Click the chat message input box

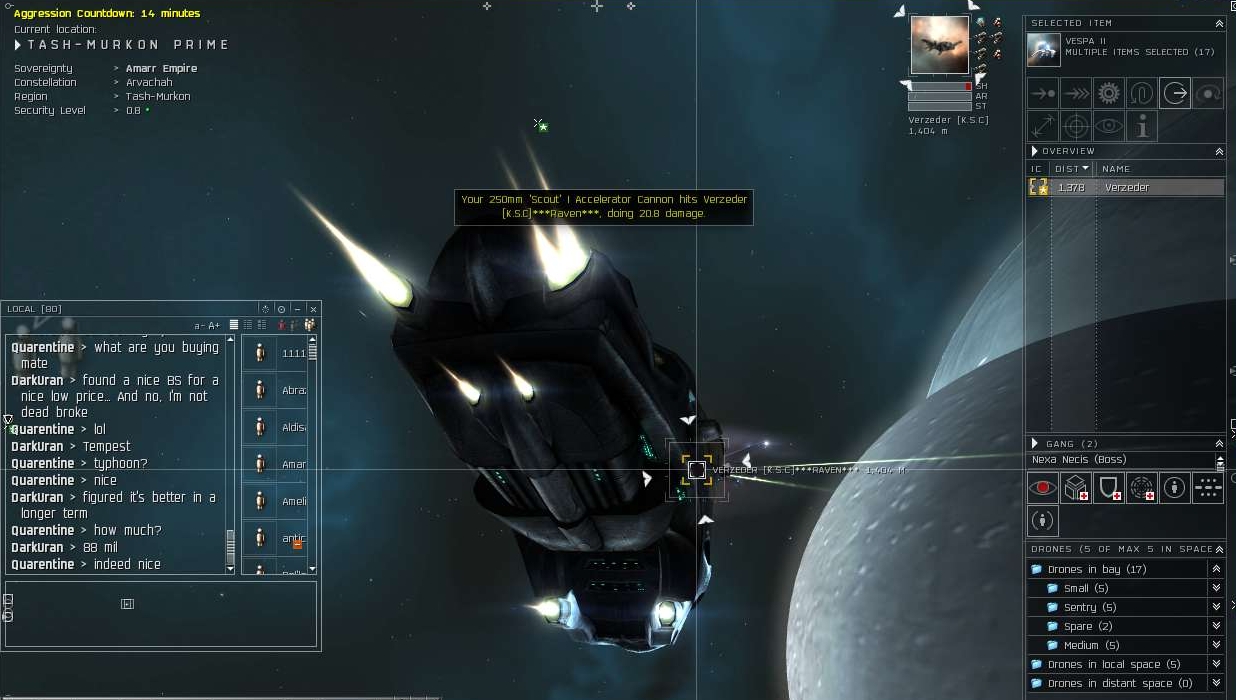pos(161,615)
